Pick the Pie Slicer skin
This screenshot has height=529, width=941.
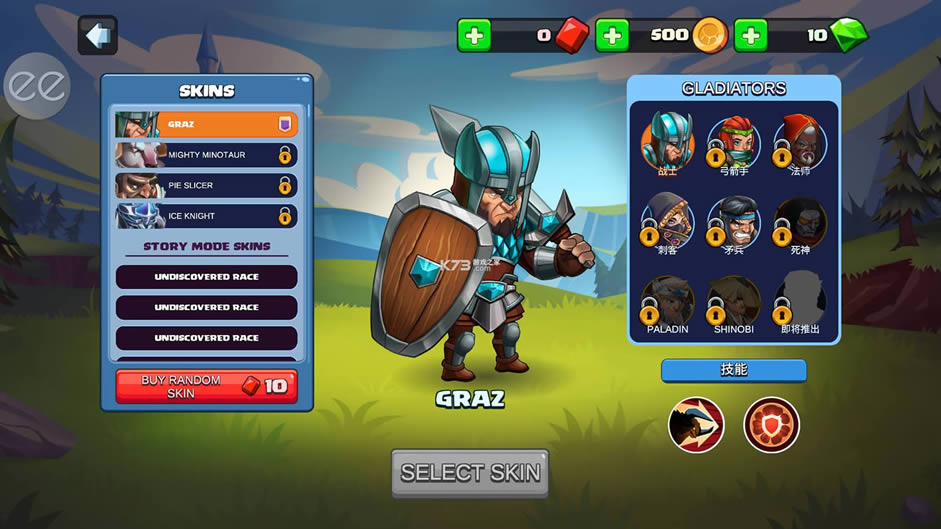point(206,185)
